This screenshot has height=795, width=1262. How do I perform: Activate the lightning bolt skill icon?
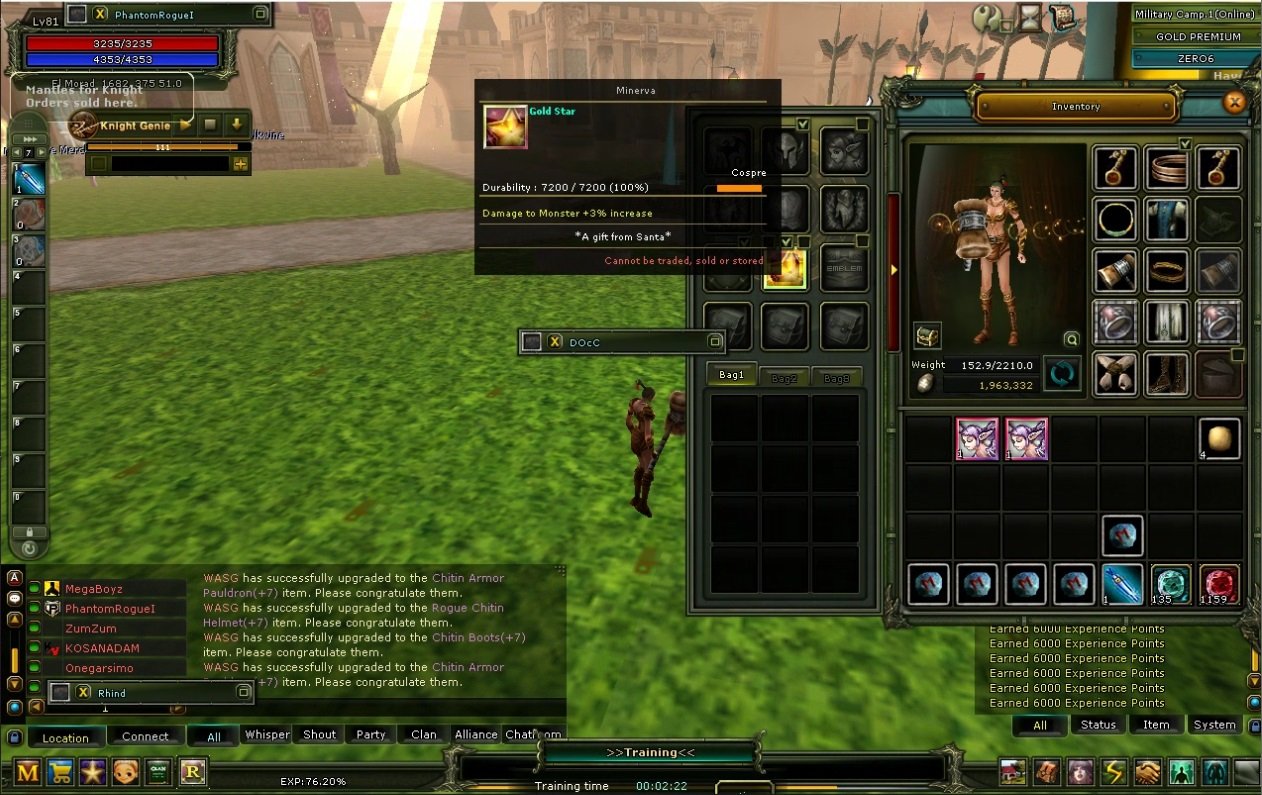1114,772
